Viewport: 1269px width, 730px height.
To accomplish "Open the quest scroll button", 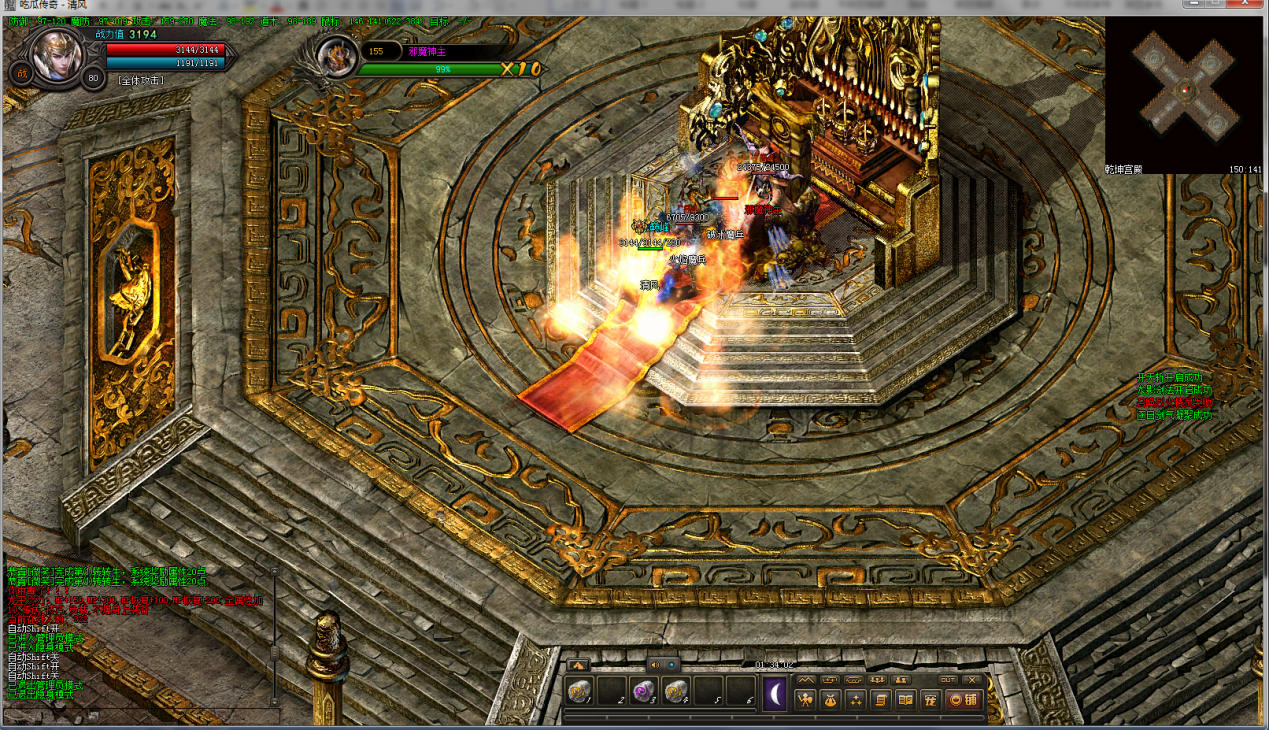I will tap(881, 700).
